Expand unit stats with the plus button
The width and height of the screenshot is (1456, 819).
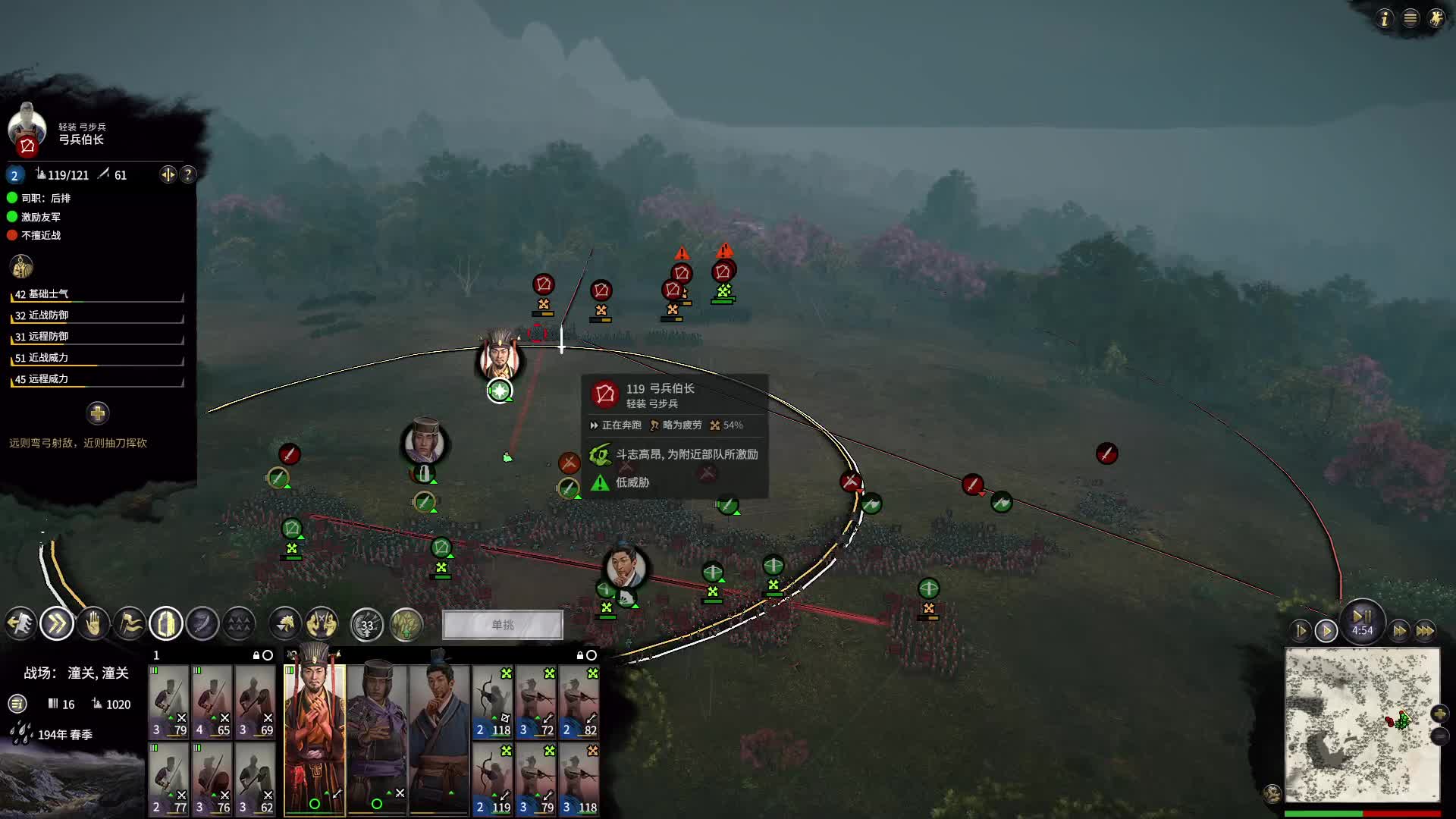pos(97,413)
